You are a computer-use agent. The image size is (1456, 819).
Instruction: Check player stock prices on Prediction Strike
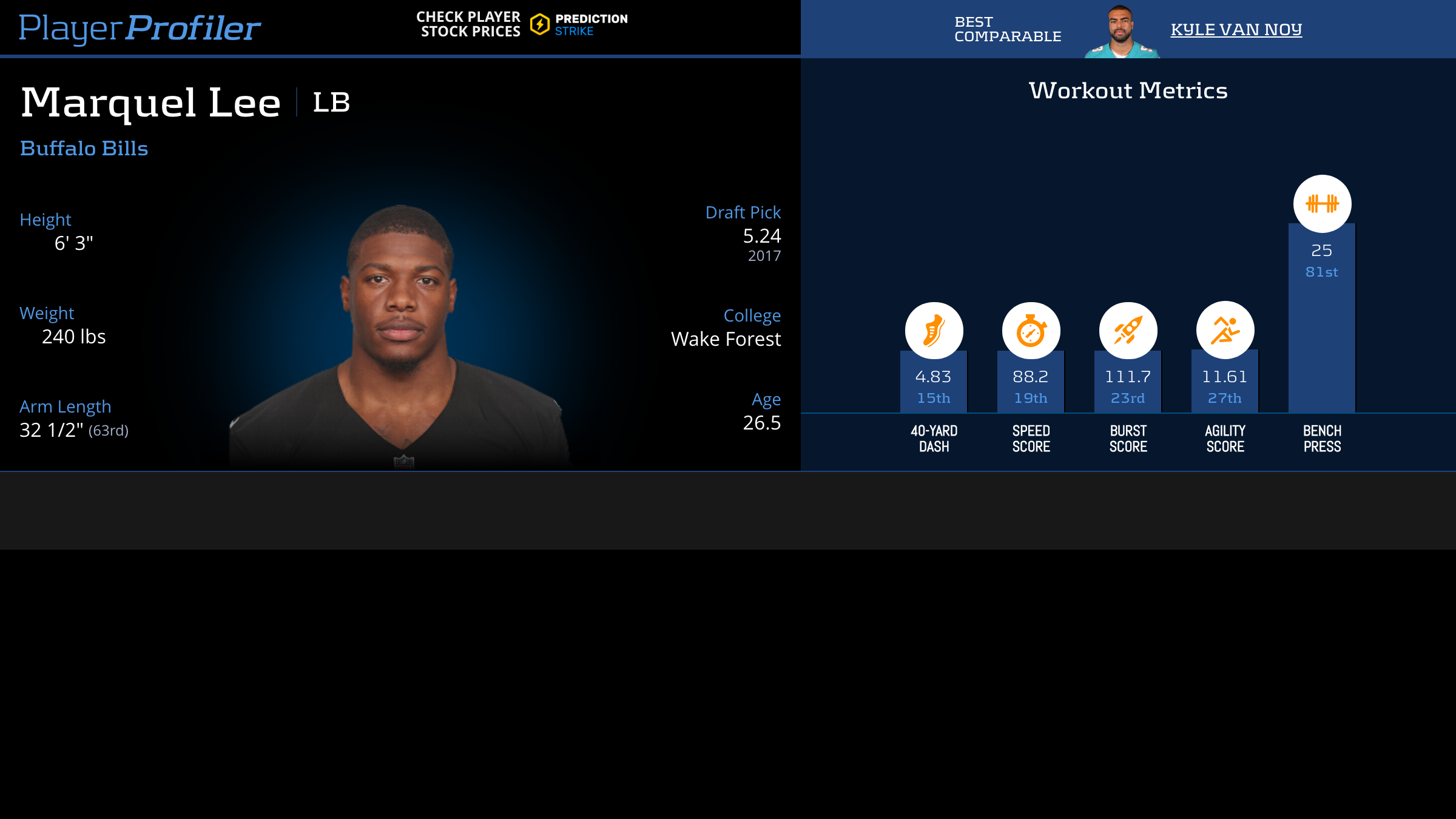[x=522, y=25]
